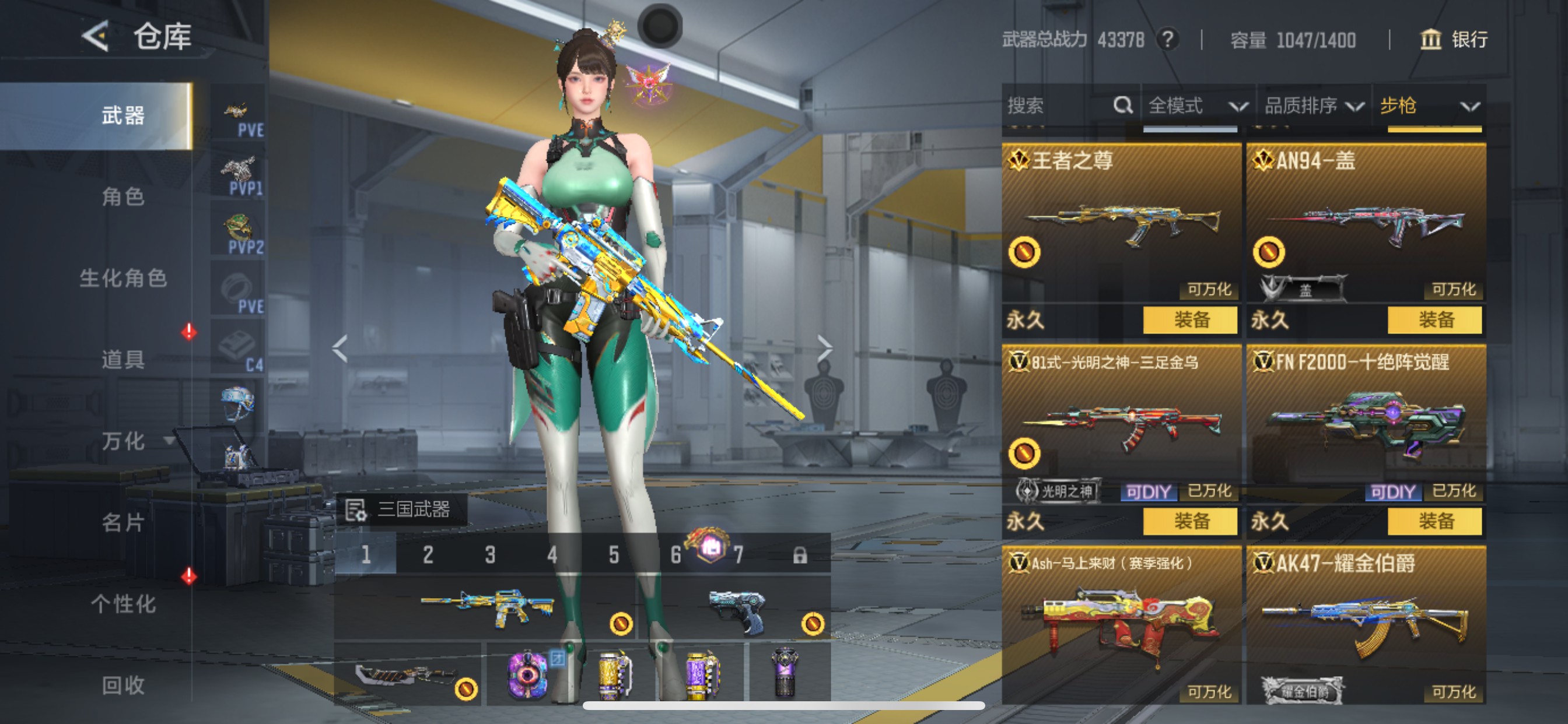Open the 个性化 personalization category
The width and height of the screenshot is (1568, 724).
[x=123, y=603]
